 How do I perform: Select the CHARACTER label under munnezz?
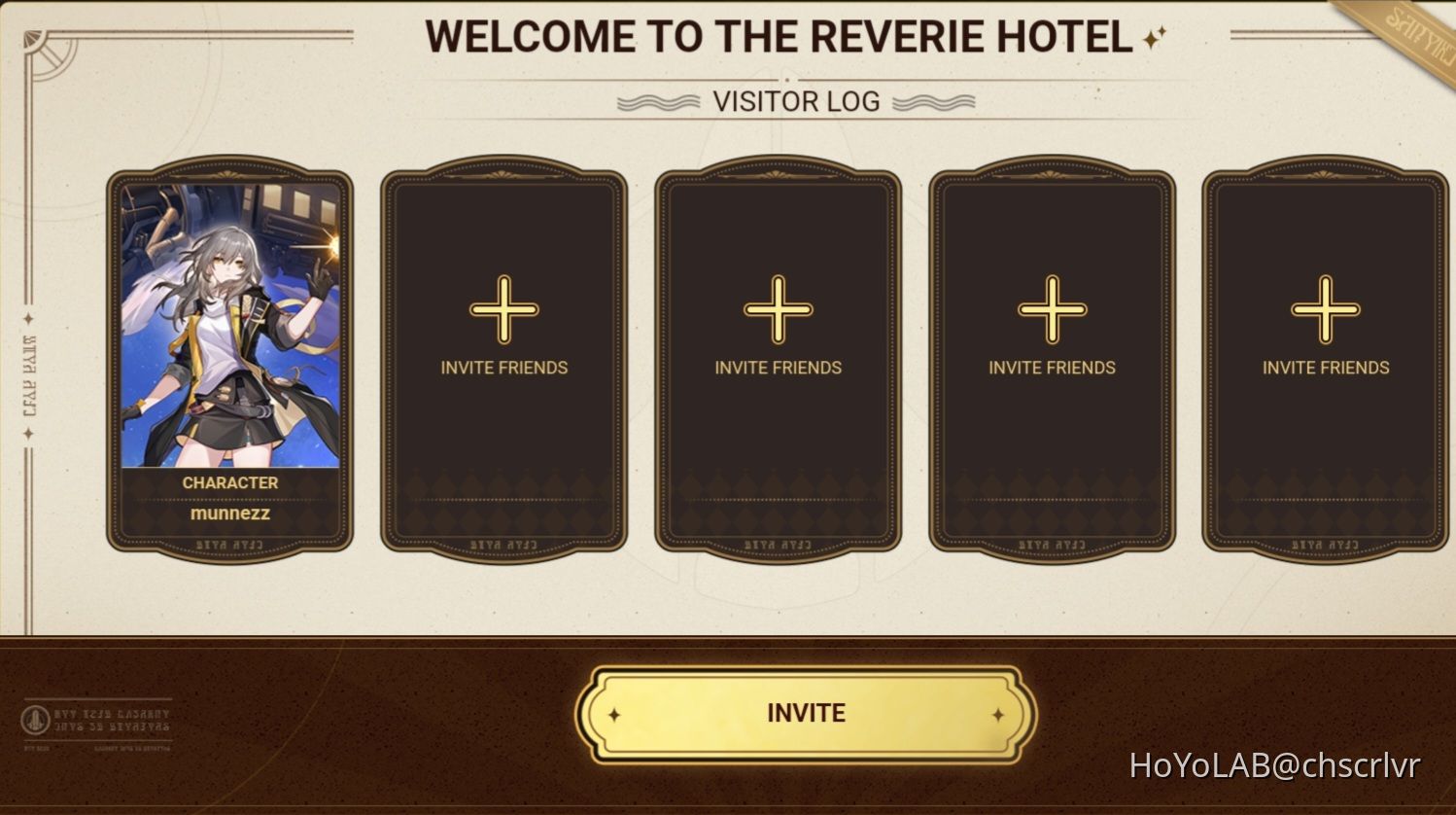pyautogui.click(x=229, y=482)
